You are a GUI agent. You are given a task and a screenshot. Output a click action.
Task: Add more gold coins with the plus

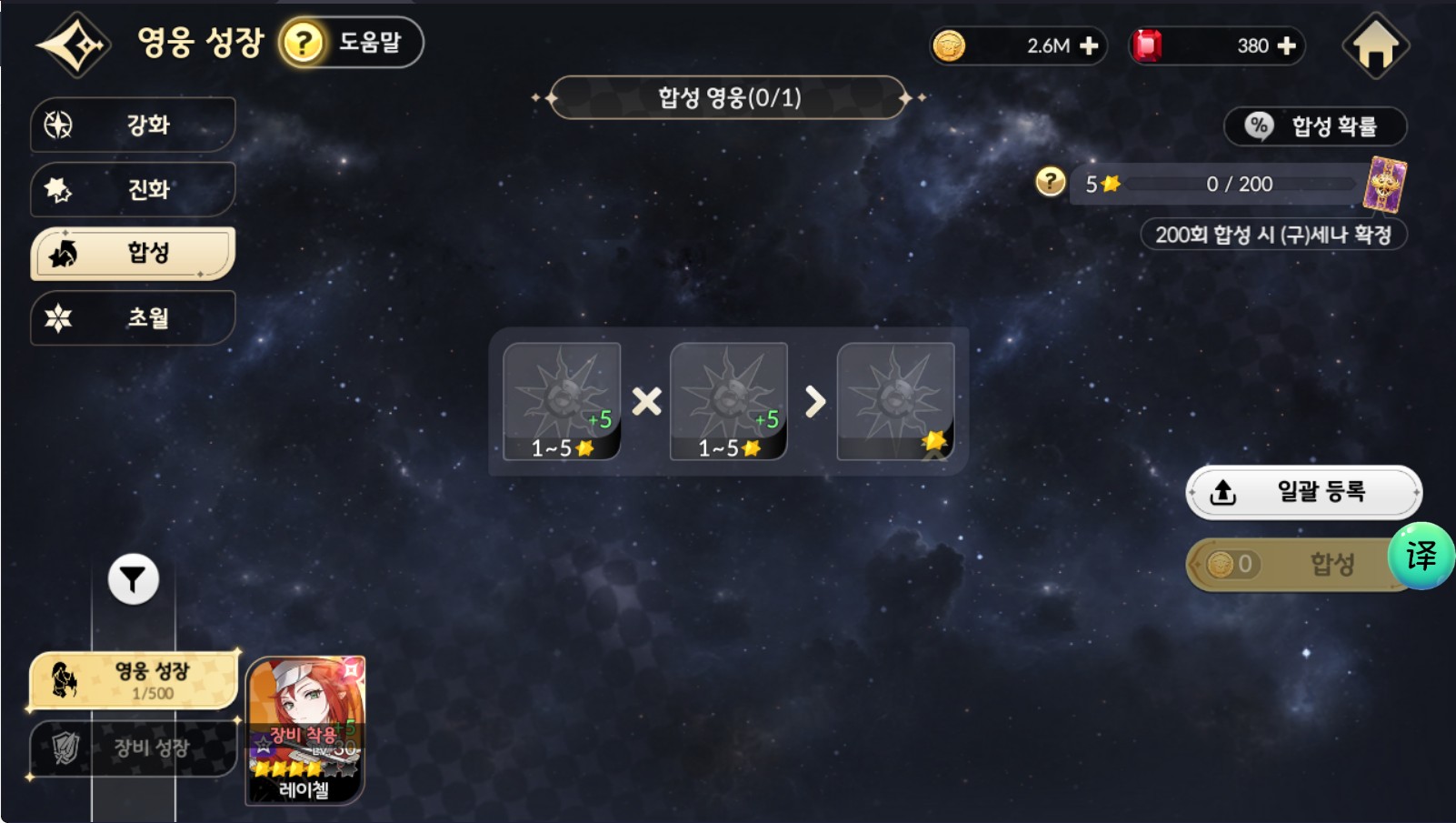coord(1089,46)
